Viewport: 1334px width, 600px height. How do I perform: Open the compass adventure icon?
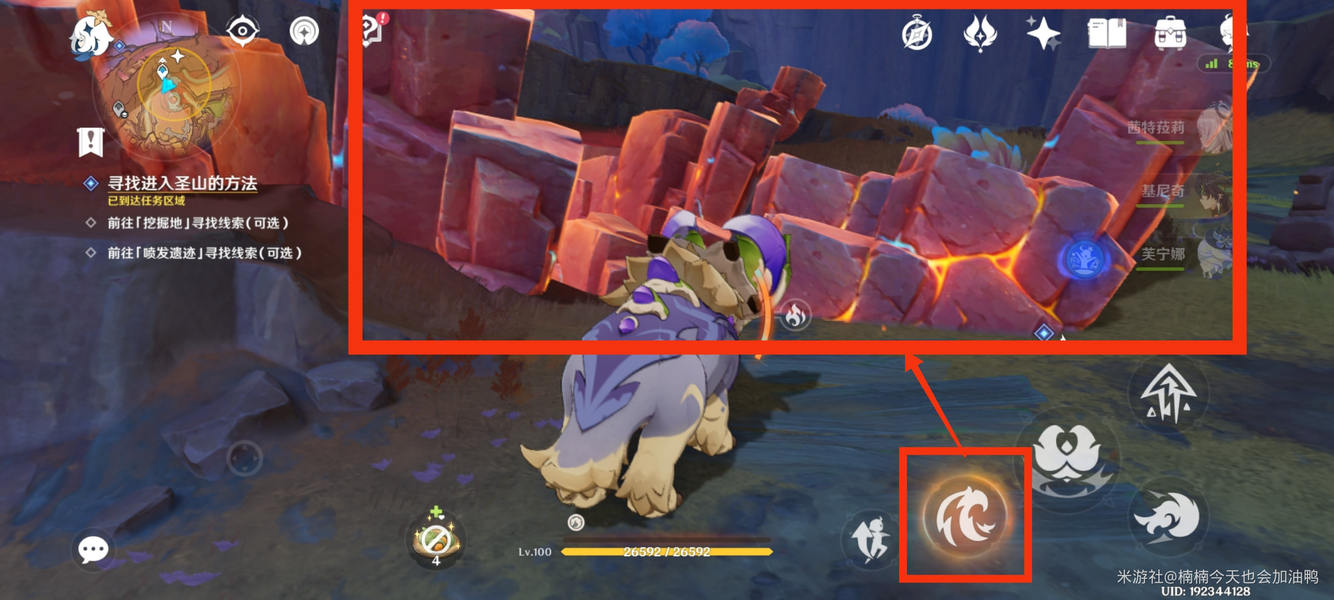[917, 34]
